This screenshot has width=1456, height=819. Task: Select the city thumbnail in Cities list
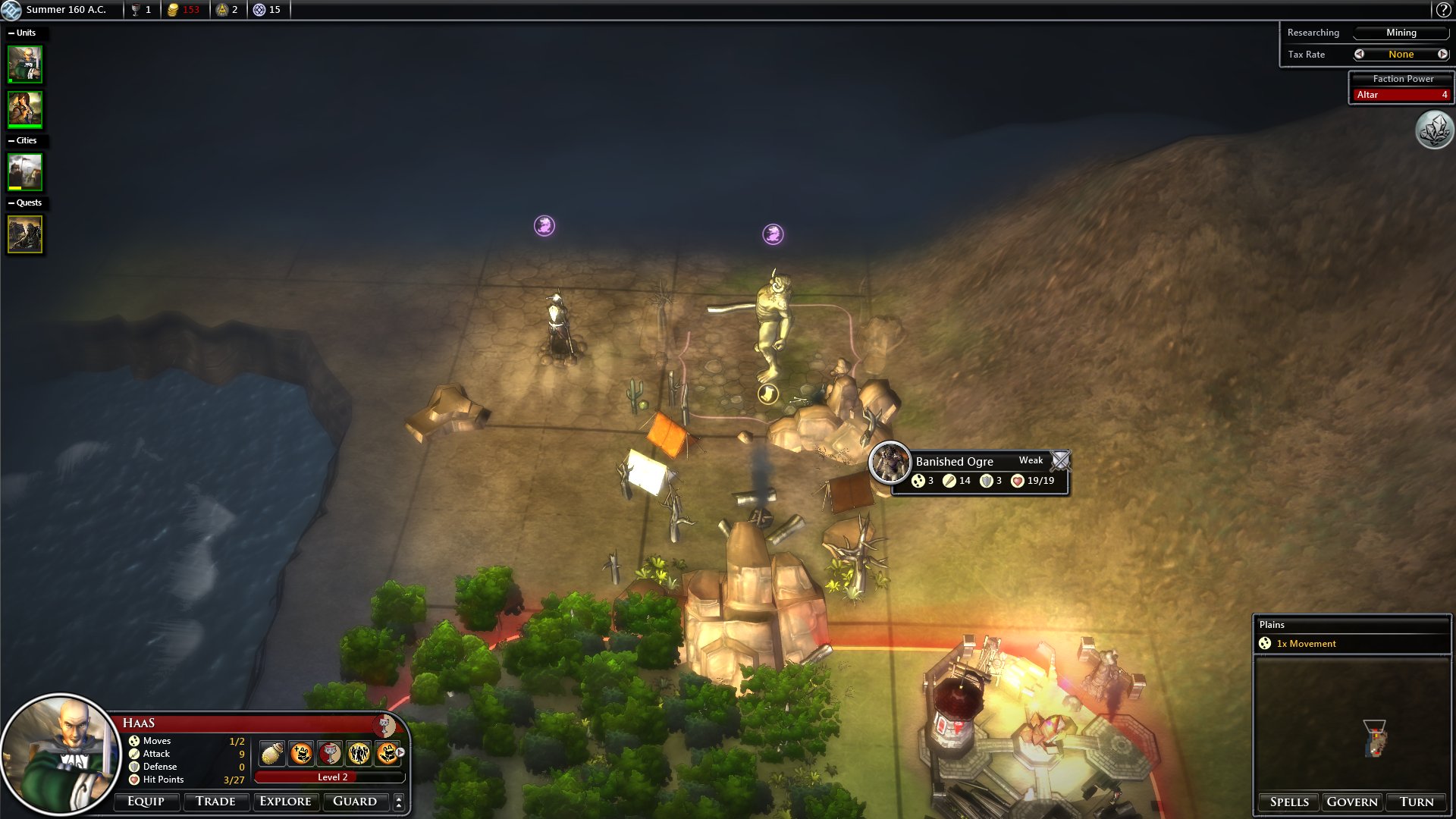click(x=25, y=171)
